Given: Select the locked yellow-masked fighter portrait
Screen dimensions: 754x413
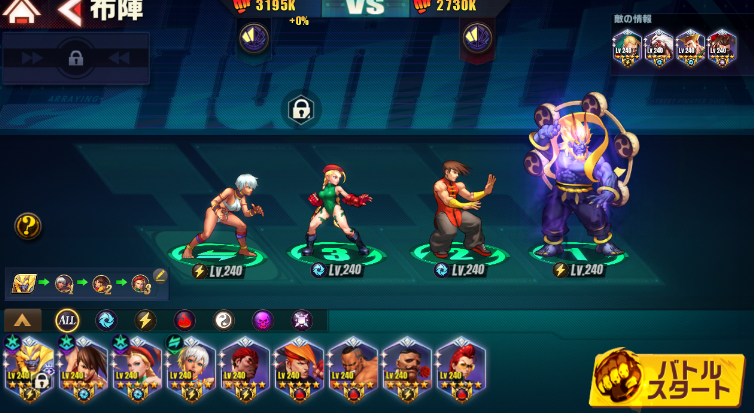Looking at the screenshot, I should click(29, 369).
